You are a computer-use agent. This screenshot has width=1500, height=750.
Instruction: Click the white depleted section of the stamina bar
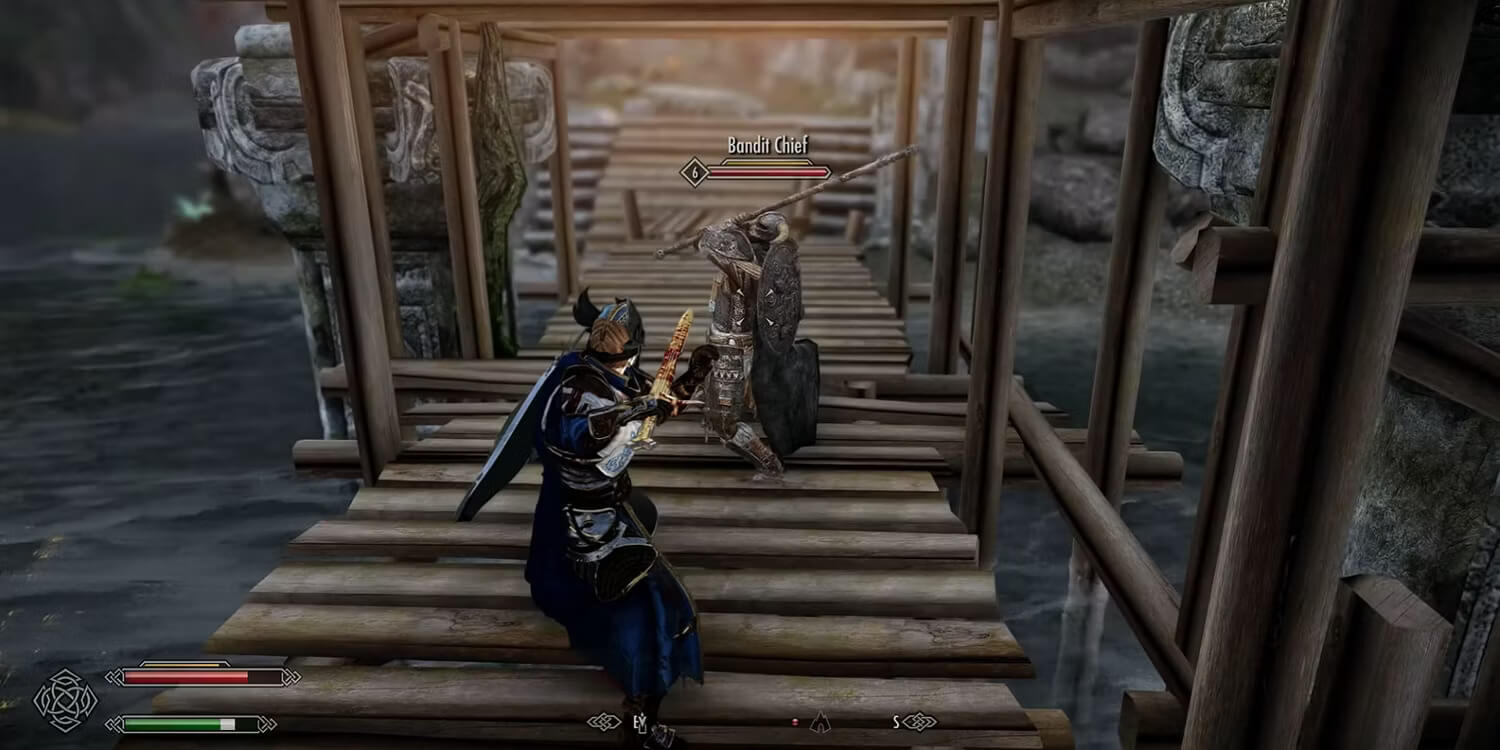pos(228,723)
